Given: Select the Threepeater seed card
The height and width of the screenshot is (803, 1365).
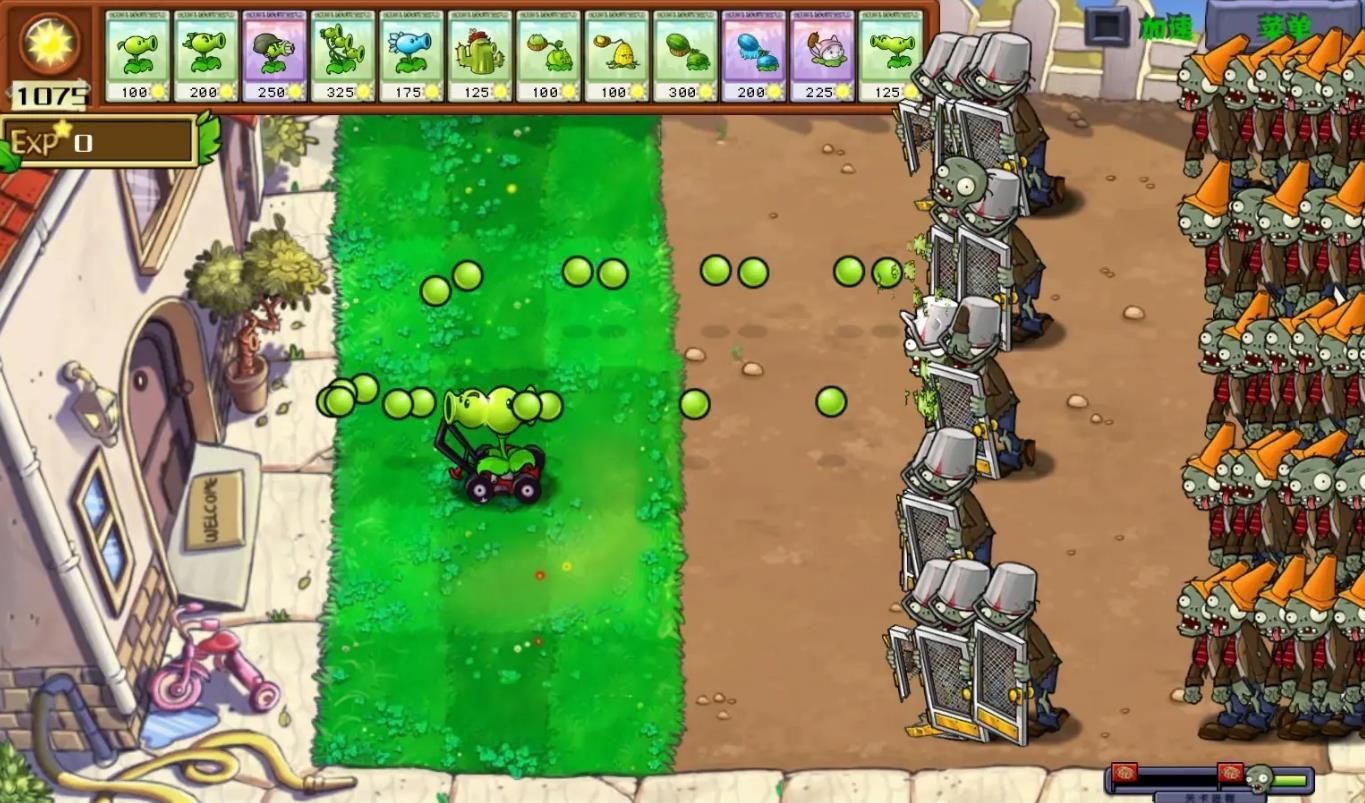Looking at the screenshot, I should tap(343, 56).
